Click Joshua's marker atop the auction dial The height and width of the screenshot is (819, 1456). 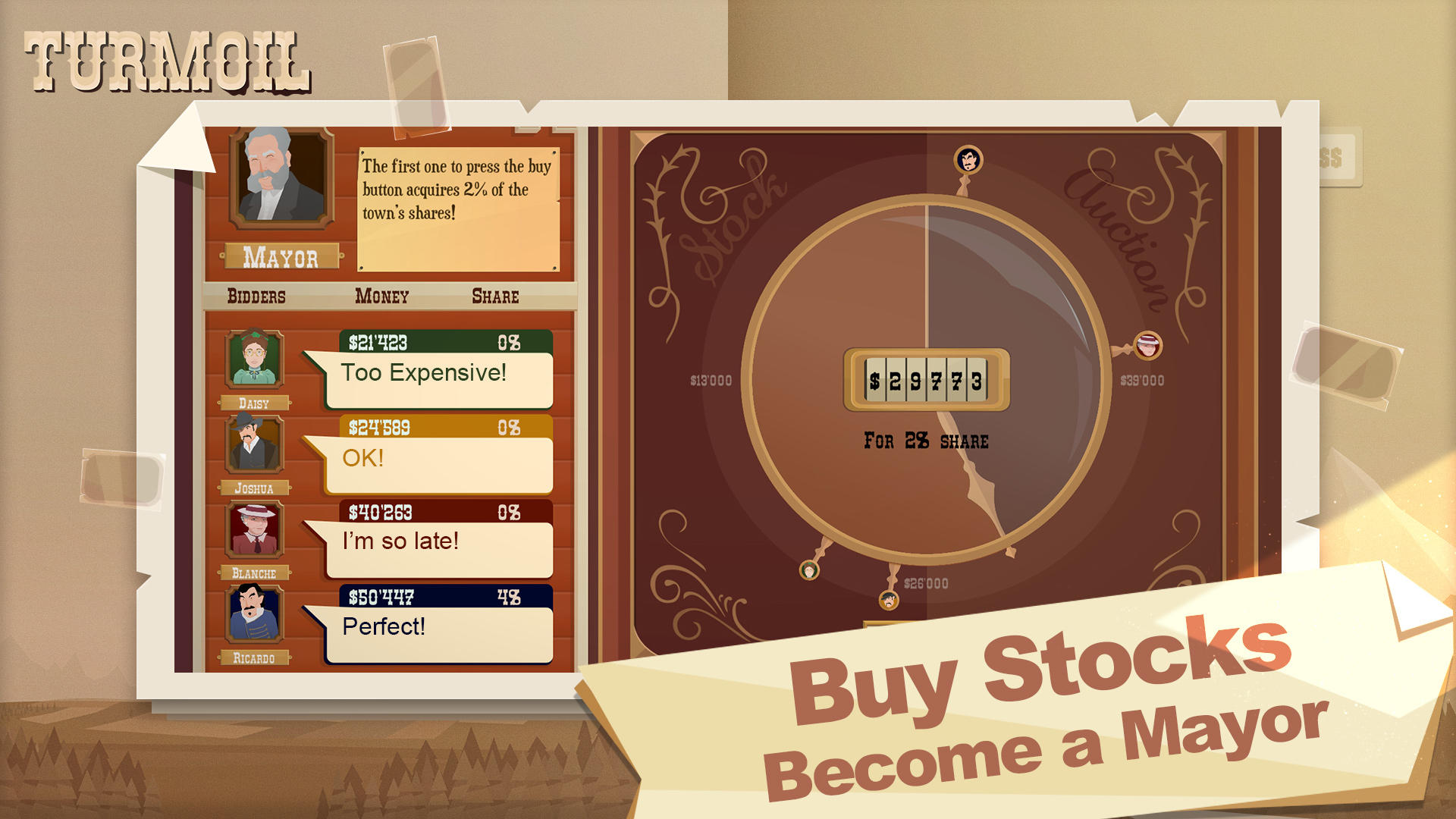tap(967, 159)
